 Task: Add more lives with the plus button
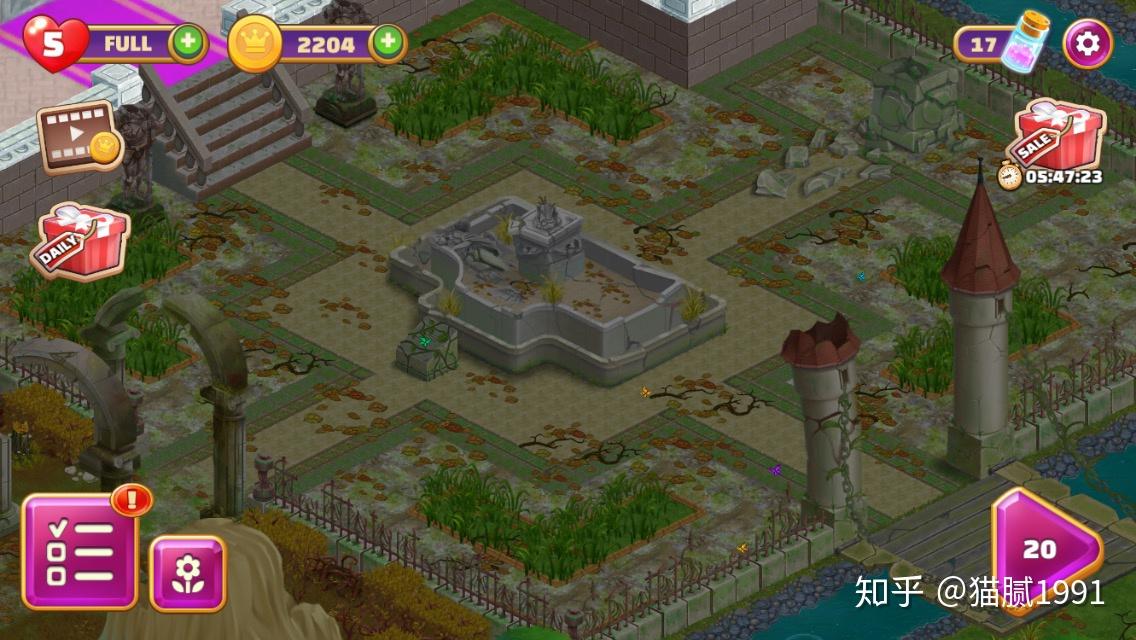[x=186, y=43]
